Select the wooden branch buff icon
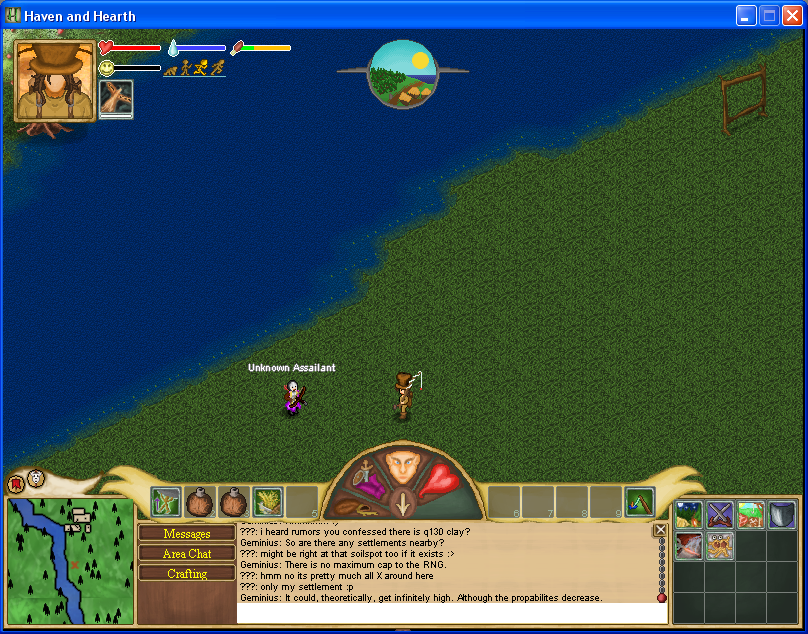The image size is (808, 634). pyautogui.click(x=116, y=99)
